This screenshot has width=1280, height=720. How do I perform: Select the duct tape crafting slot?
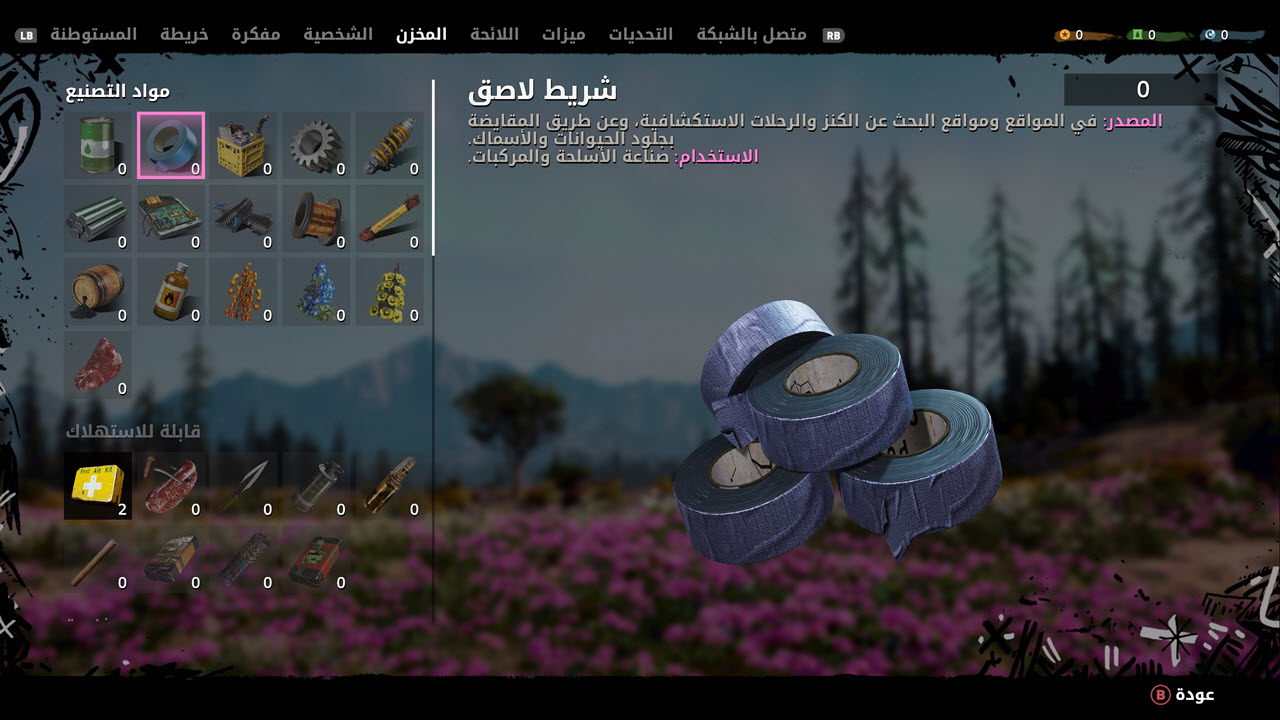171,146
